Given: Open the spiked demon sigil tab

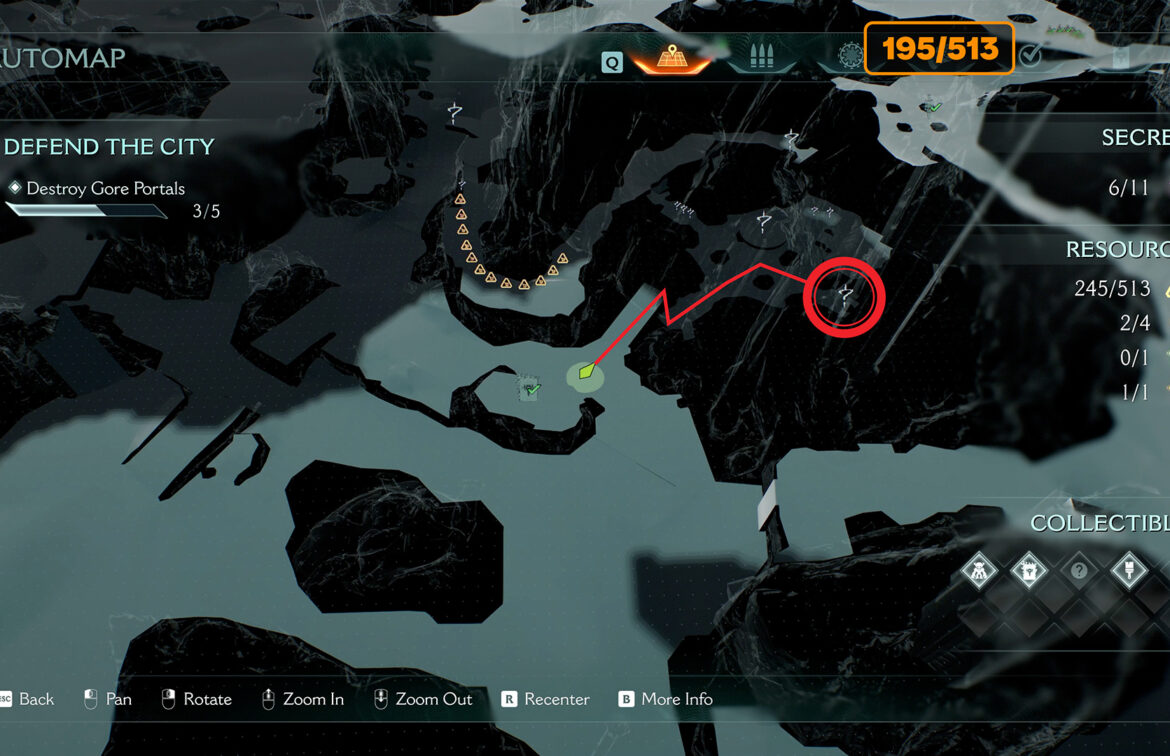Looking at the screenshot, I should click(x=849, y=55).
